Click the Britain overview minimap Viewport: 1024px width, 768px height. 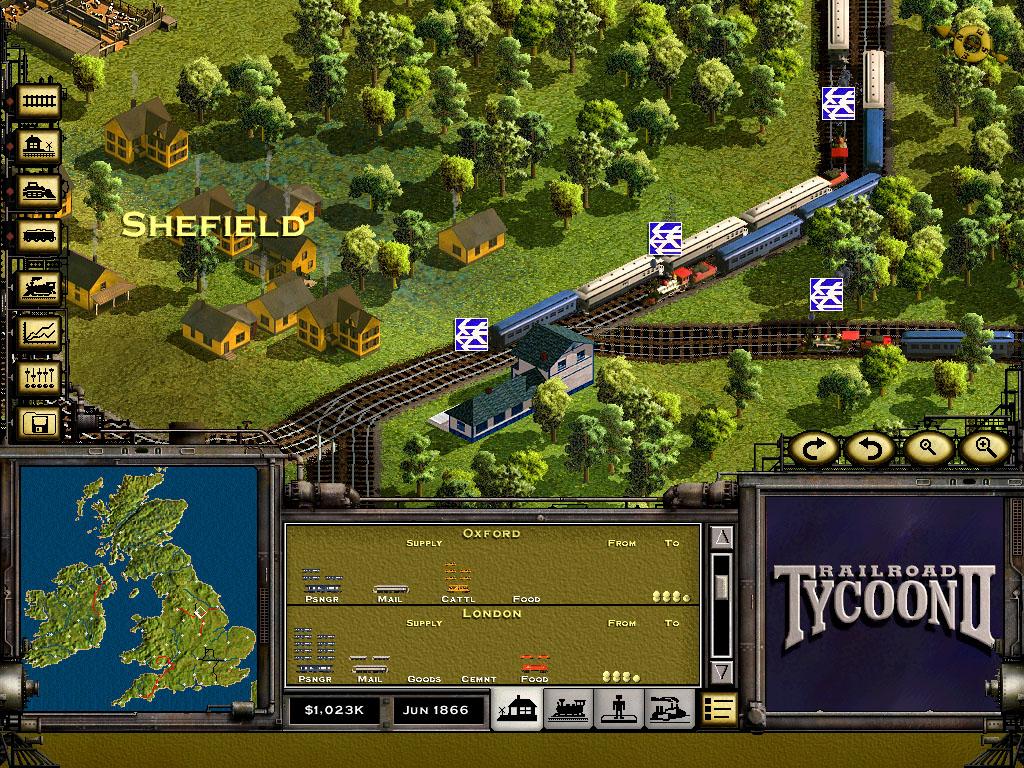[x=139, y=588]
